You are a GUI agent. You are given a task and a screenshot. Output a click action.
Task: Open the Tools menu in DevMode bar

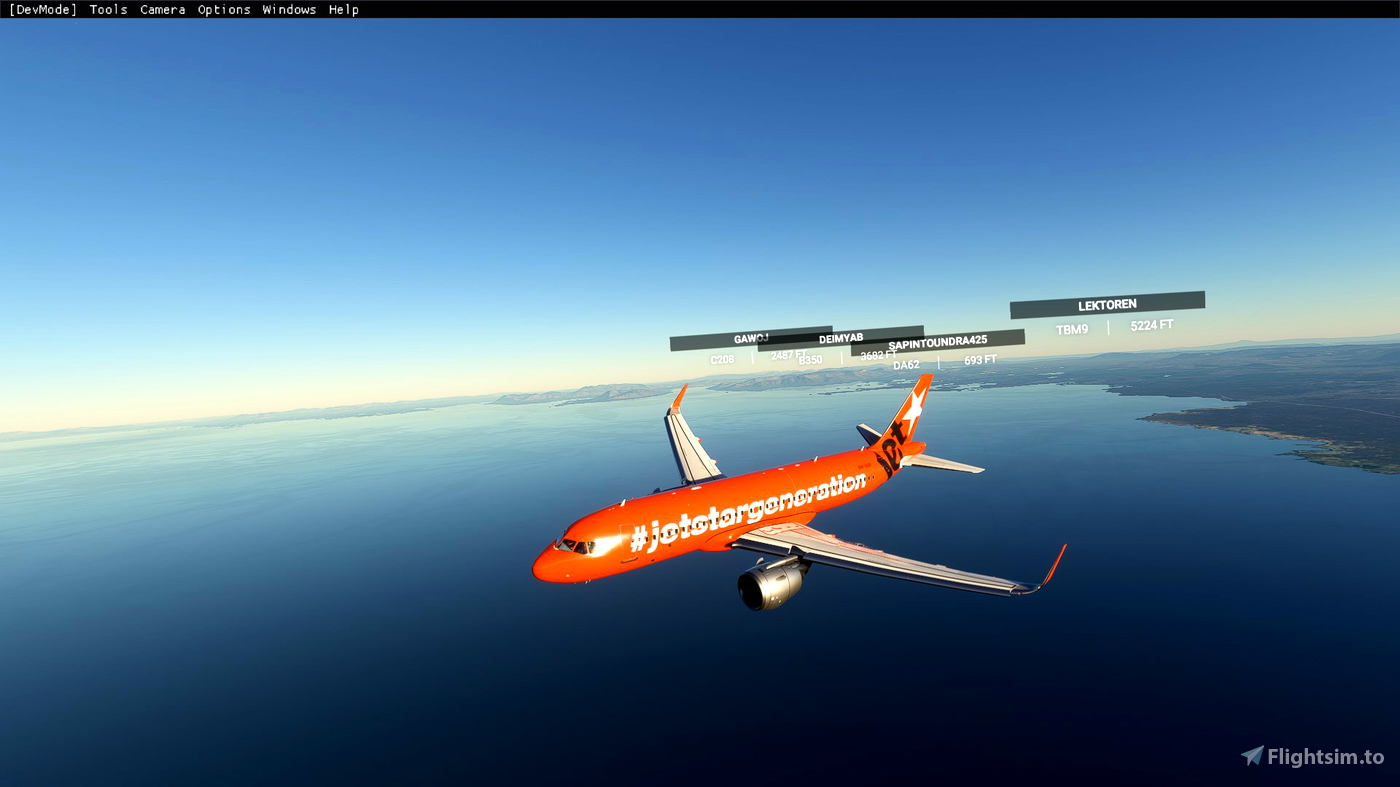[108, 9]
